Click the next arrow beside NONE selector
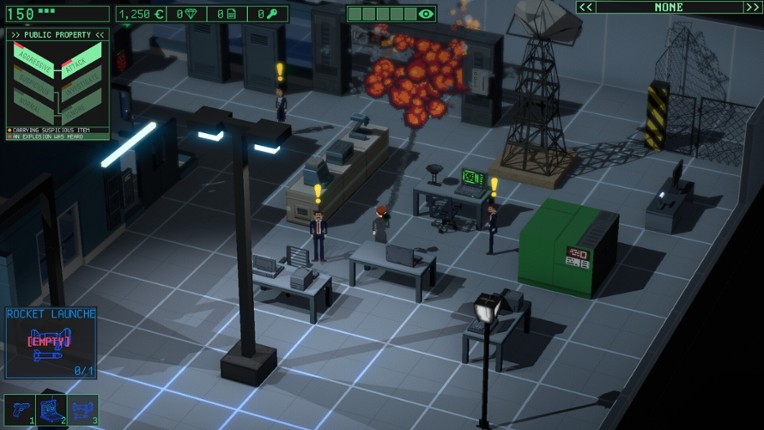 point(752,7)
